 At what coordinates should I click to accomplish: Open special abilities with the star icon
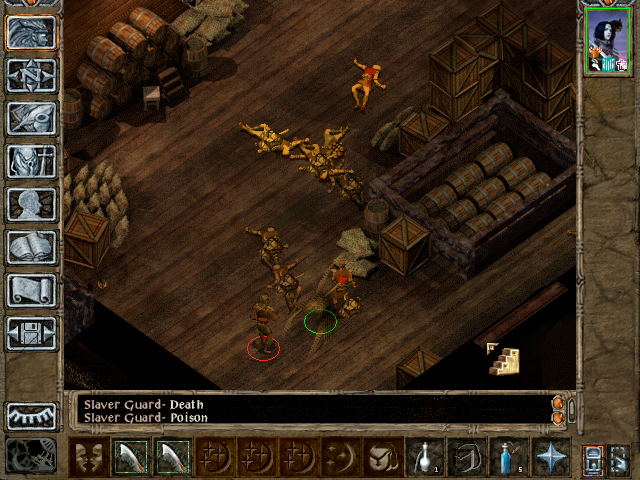click(x=550, y=457)
